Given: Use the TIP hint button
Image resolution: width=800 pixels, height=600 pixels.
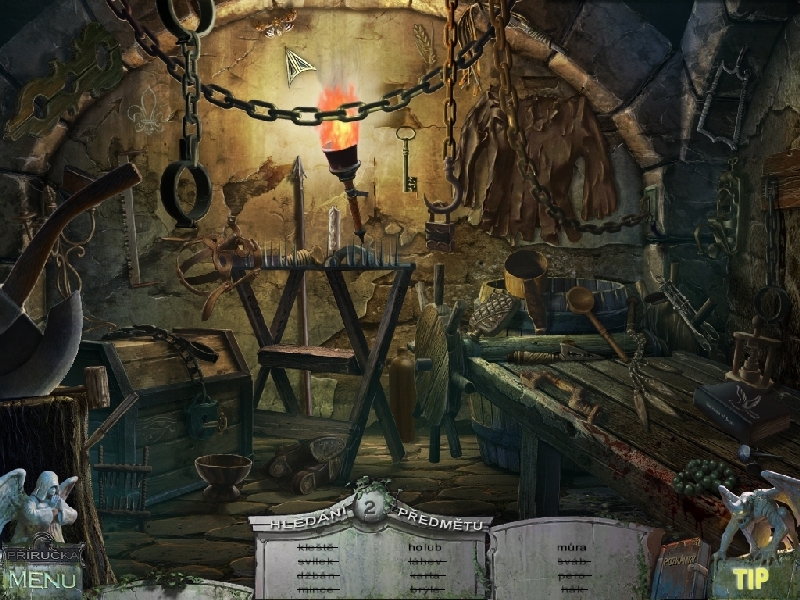Looking at the screenshot, I should coord(750,578).
